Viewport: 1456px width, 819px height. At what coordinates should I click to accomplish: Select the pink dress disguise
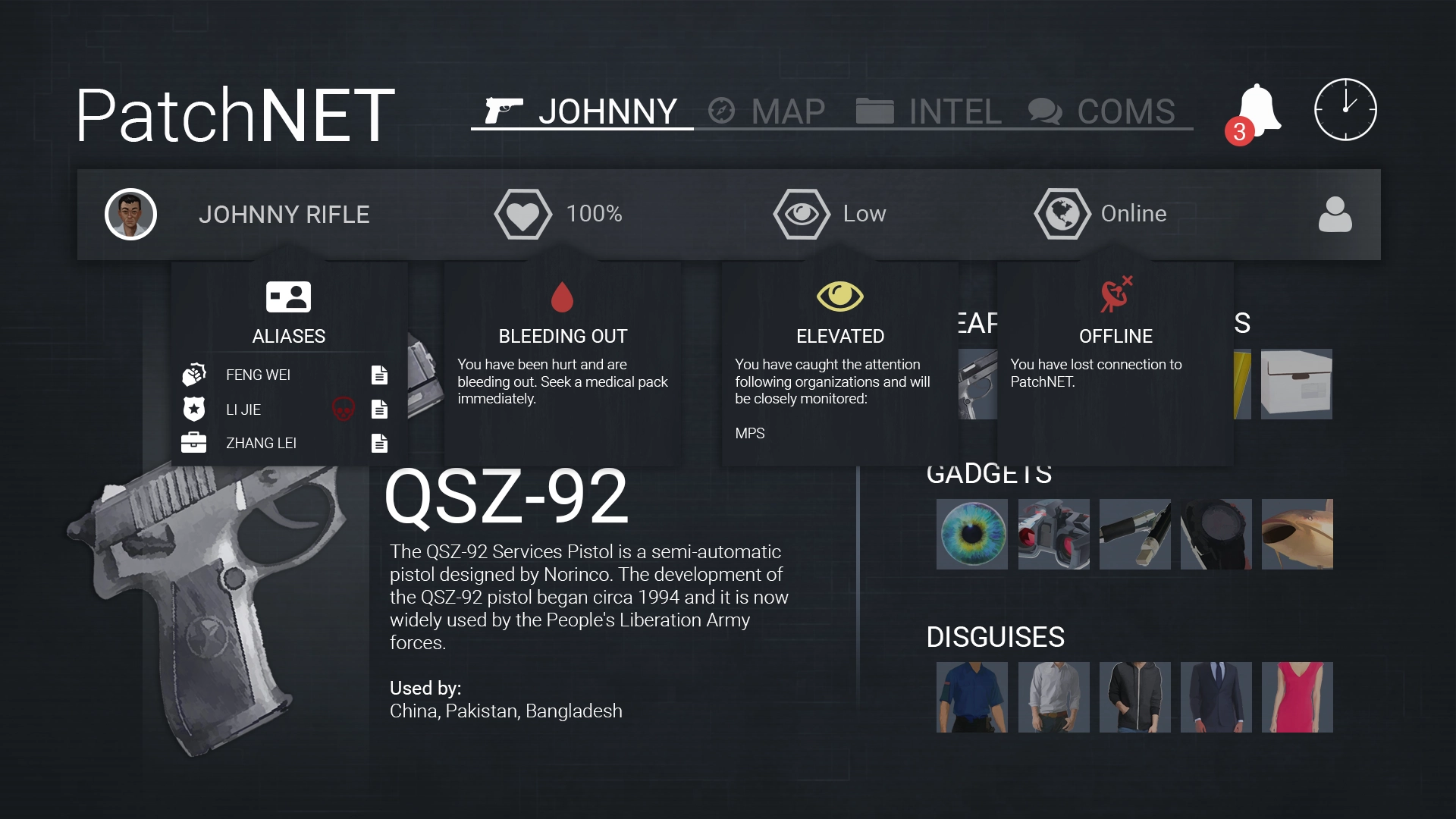[x=1298, y=697]
